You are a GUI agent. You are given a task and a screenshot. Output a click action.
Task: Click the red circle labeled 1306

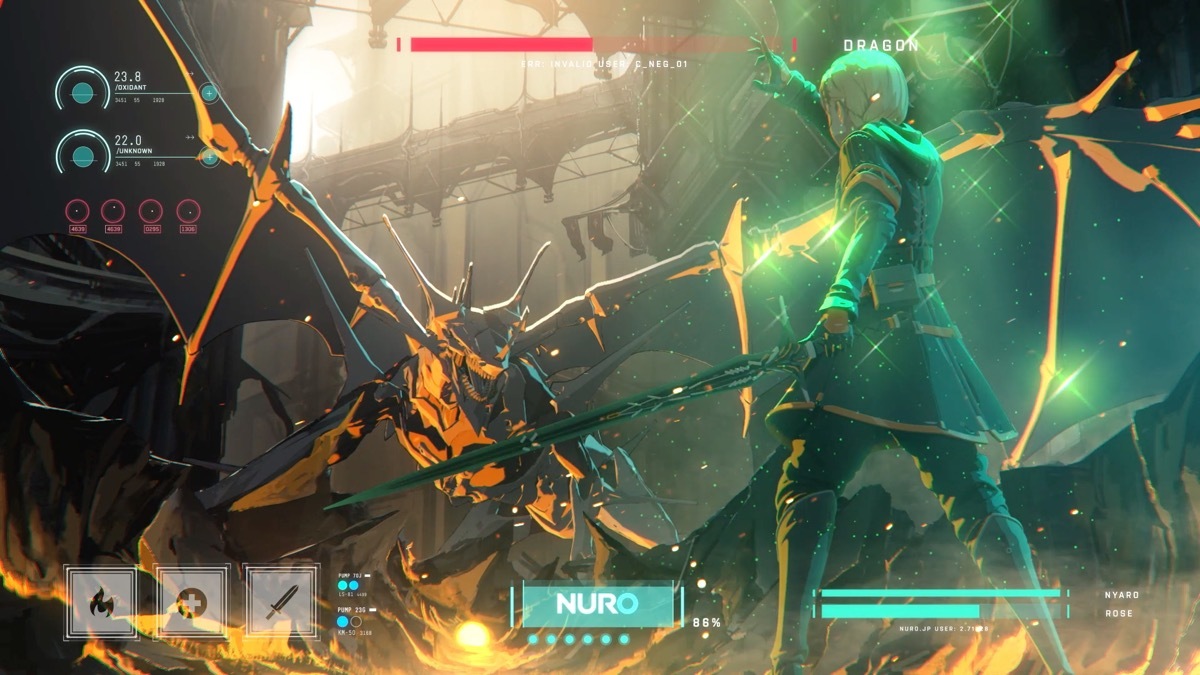188,211
